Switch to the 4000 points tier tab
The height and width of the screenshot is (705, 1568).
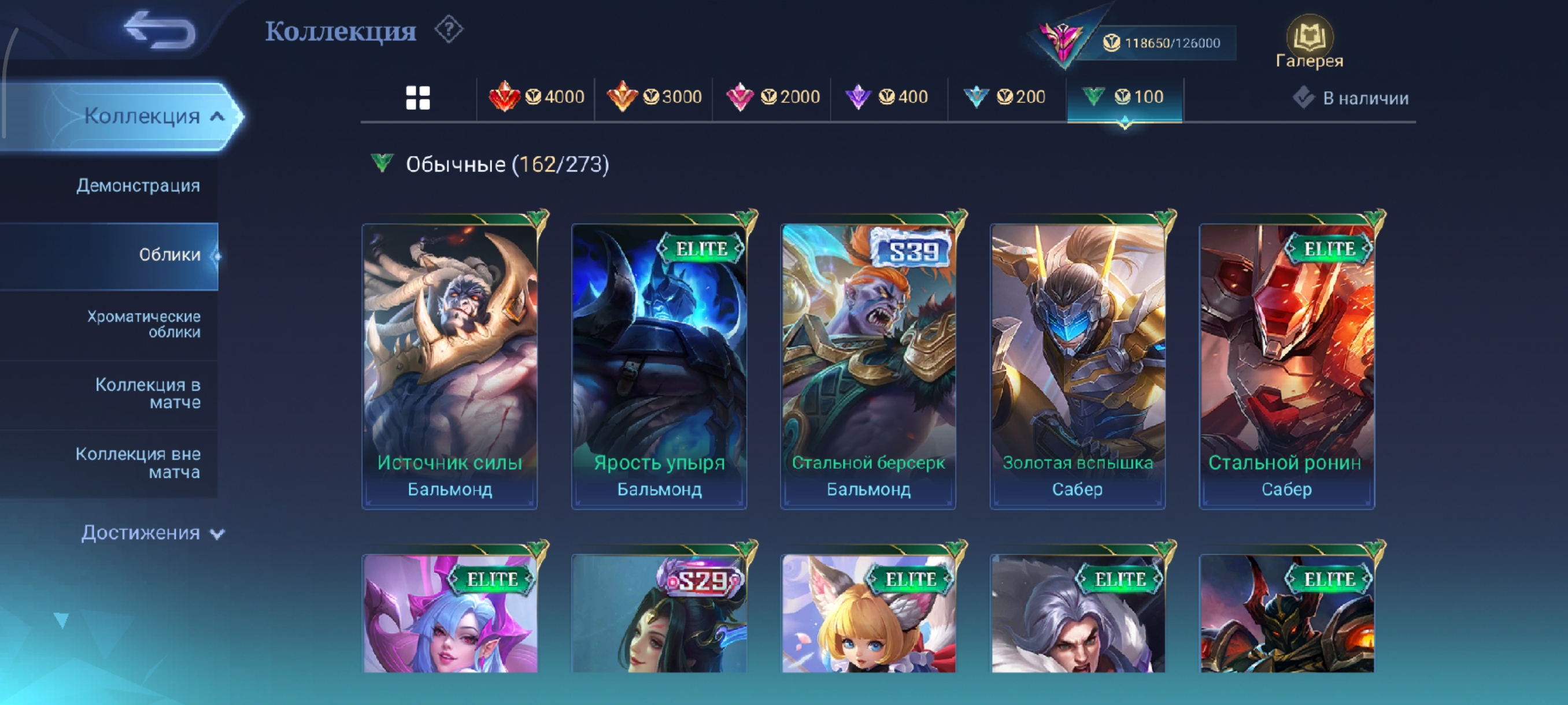pos(537,97)
